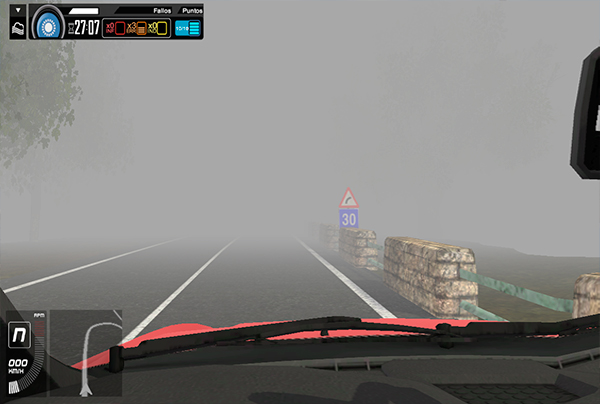The height and width of the screenshot is (404, 600).
Task: Select the Fallos tab
Action: (x=163, y=9)
